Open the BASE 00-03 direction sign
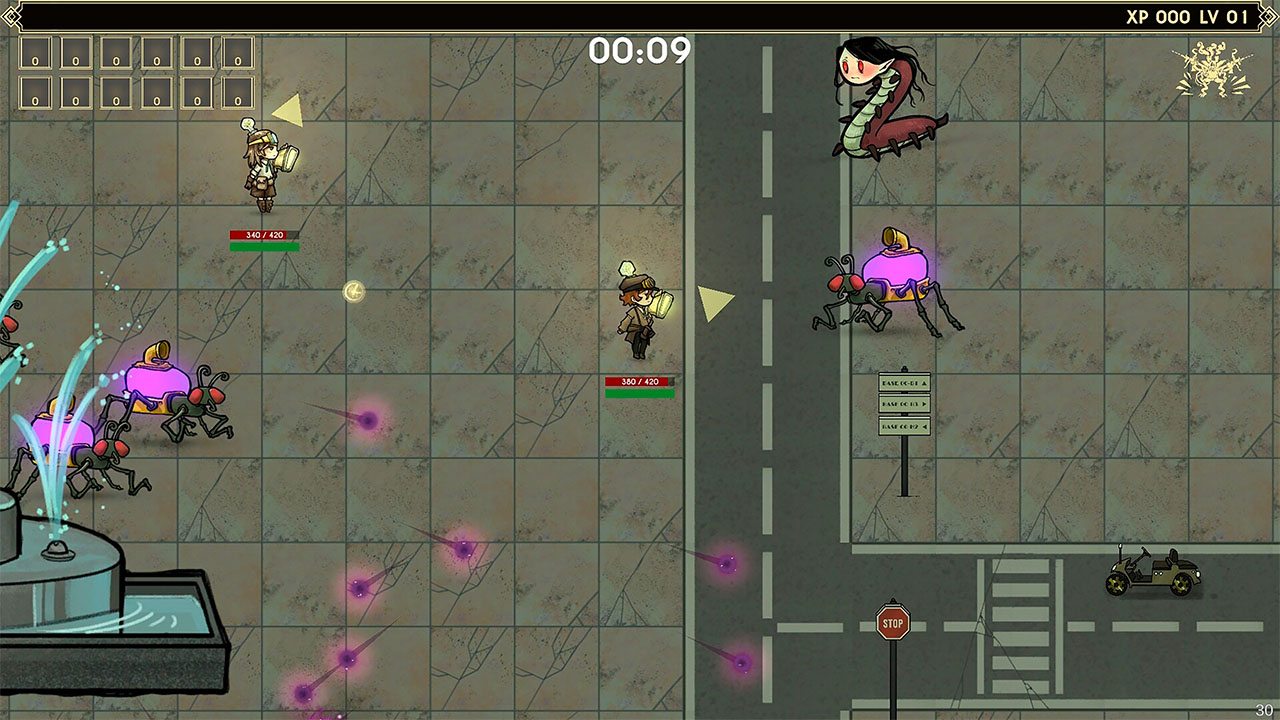The image size is (1280, 720). [904, 404]
